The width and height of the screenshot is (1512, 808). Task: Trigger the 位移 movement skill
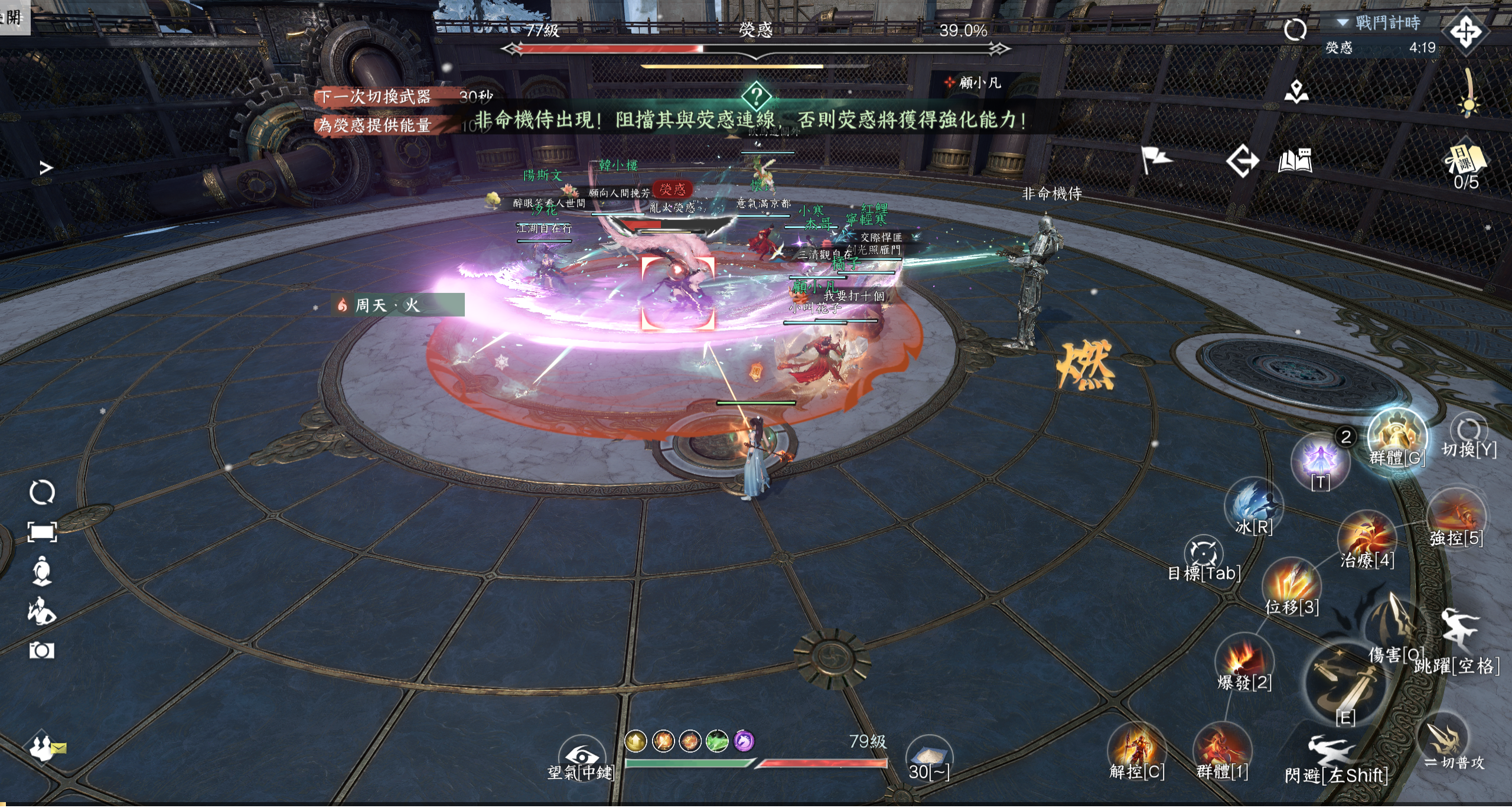pyautogui.click(x=1291, y=586)
